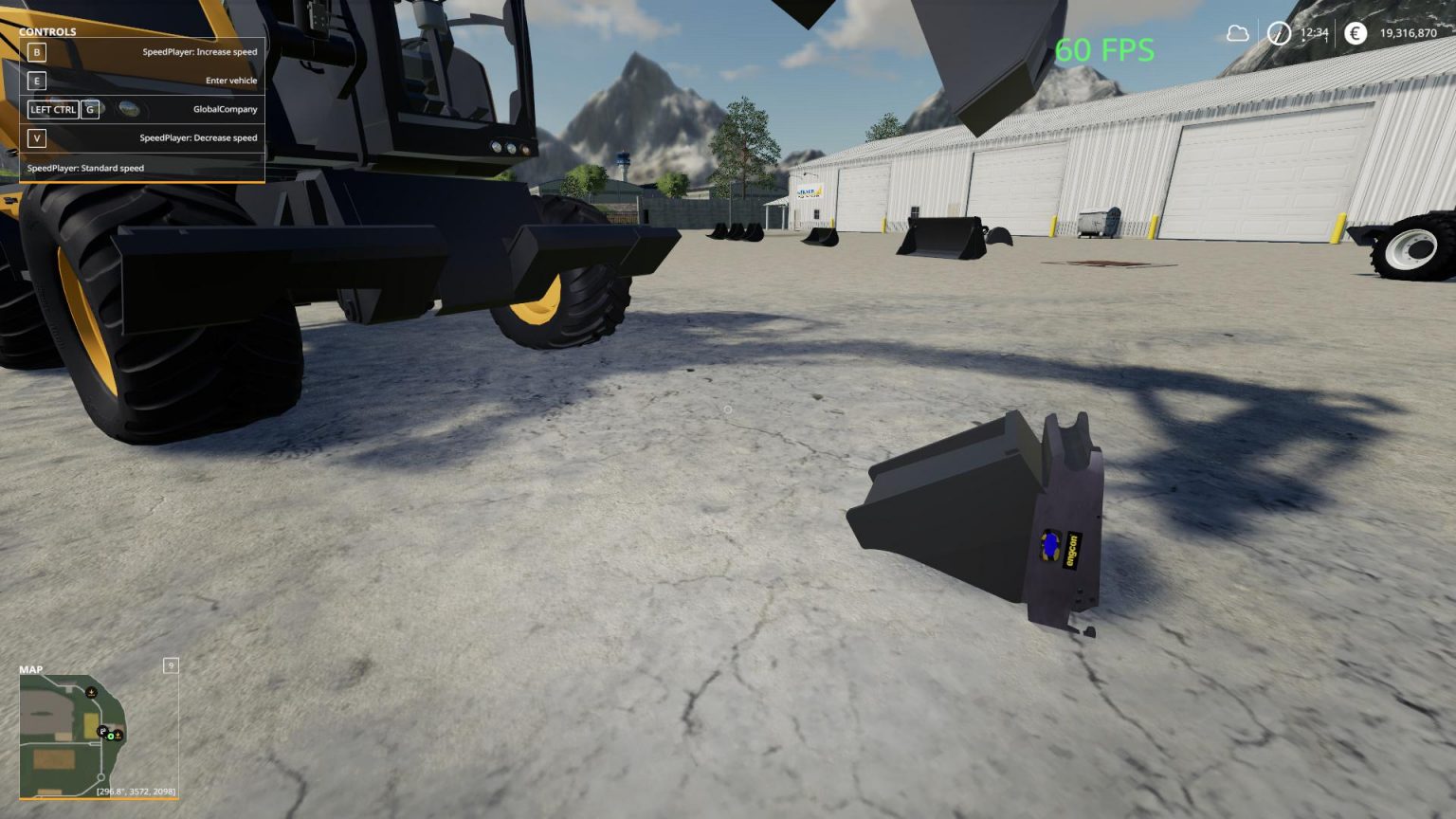Click the clock dial showing 12:34
The height and width of the screenshot is (819, 1456).
coord(1279,33)
